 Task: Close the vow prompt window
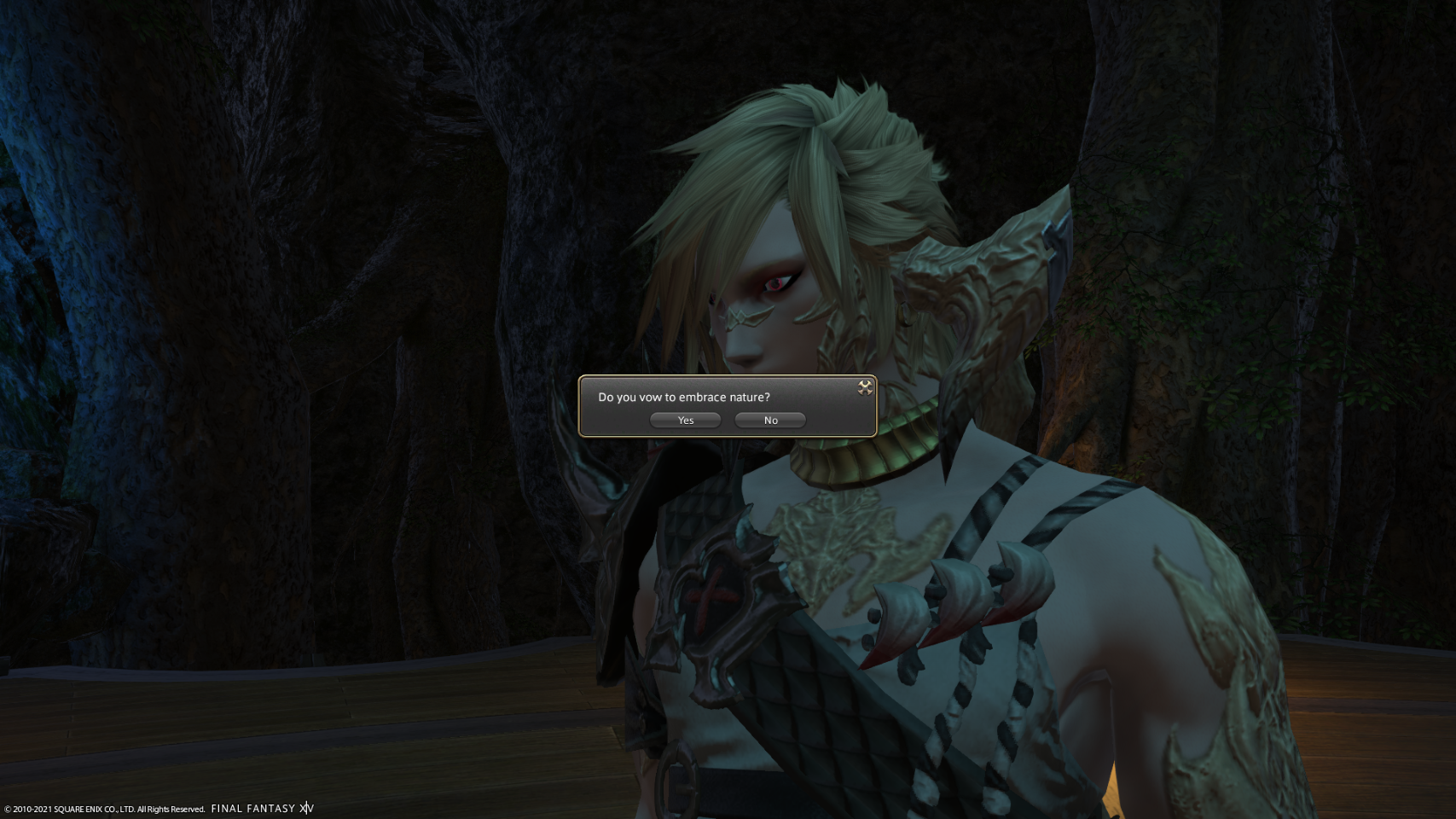(x=865, y=387)
